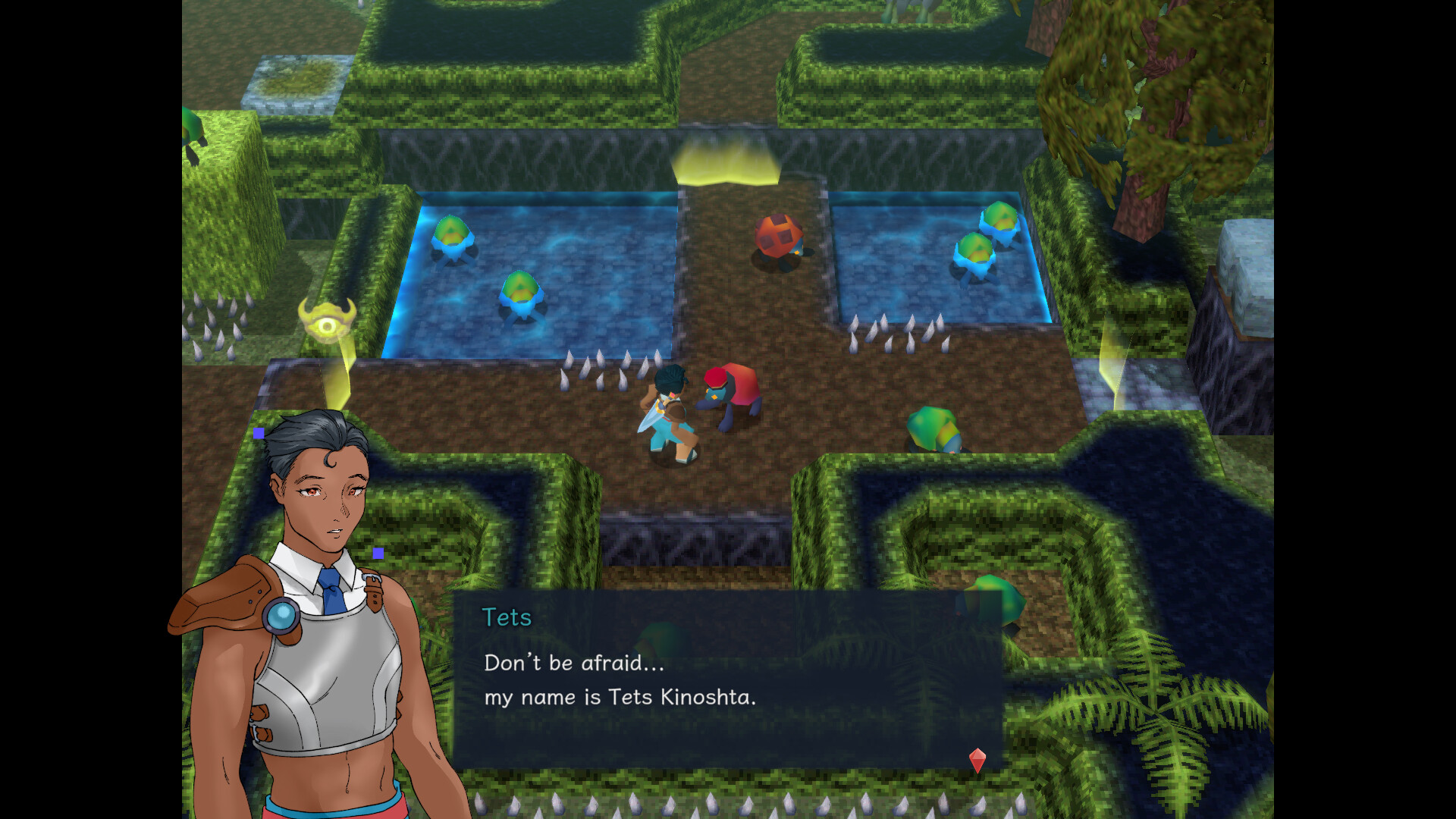Image resolution: width=1456 pixels, height=819 pixels.
Task: Click the speaker name label Tets
Action: pos(507,618)
